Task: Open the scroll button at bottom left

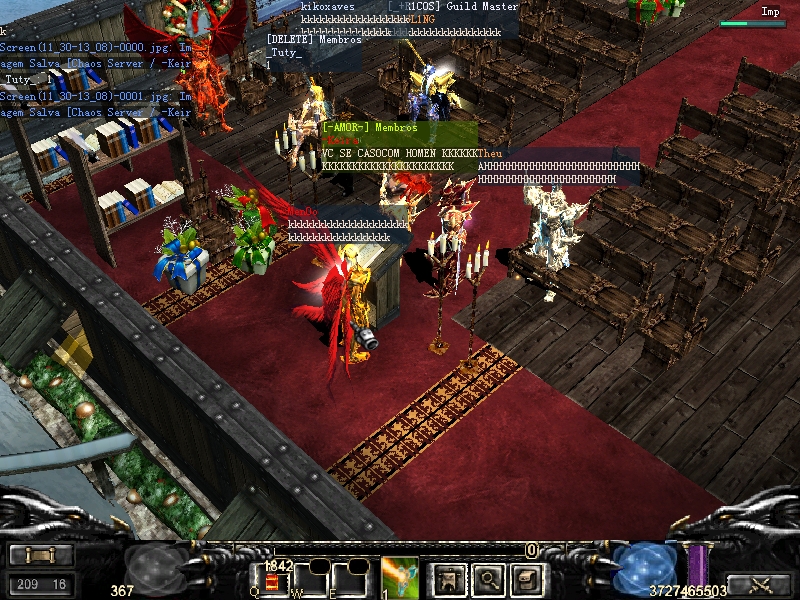Action: coord(40,556)
